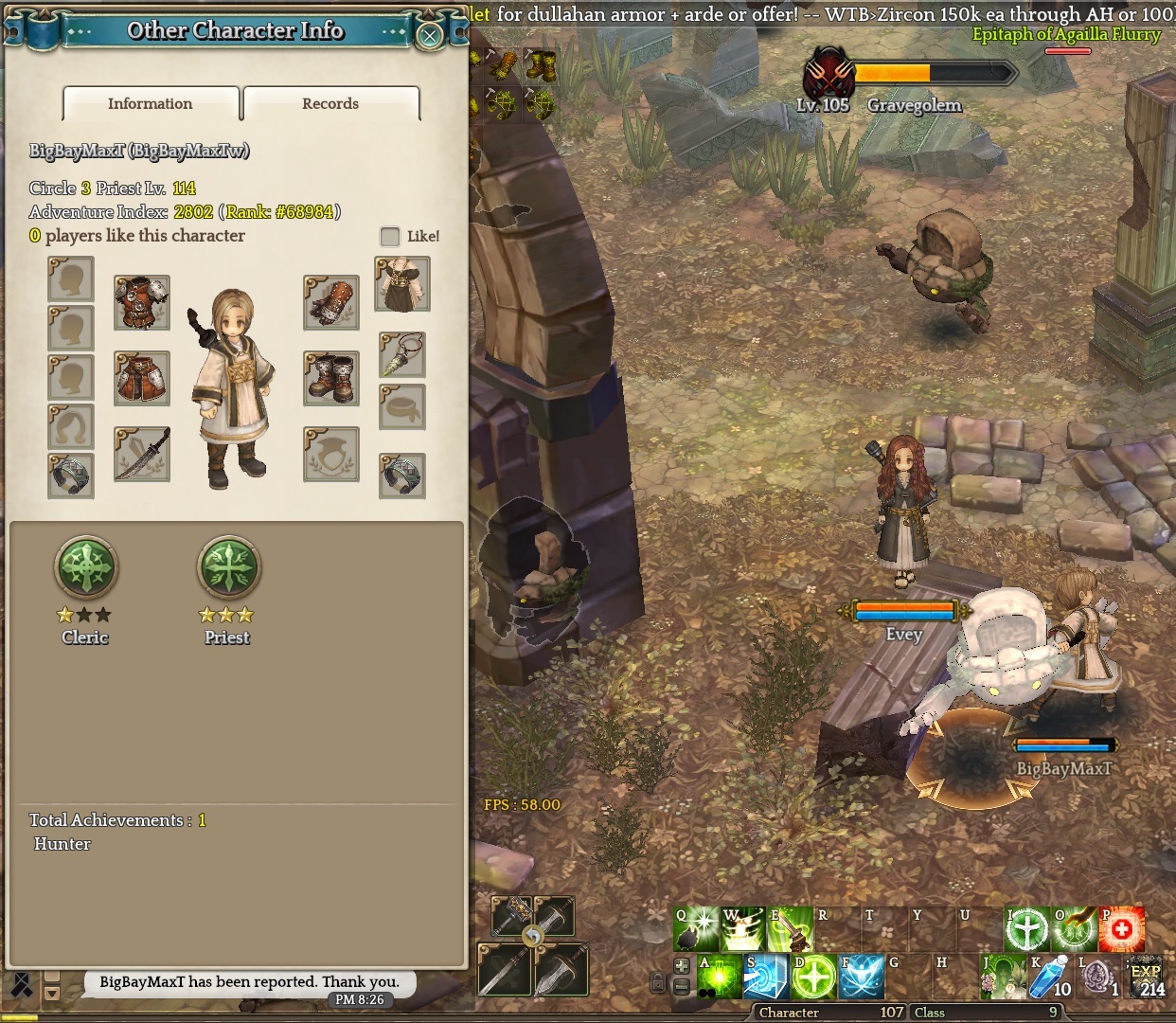Tick the Like! checkbox
Viewport: 1176px width, 1023px height.
[390, 236]
